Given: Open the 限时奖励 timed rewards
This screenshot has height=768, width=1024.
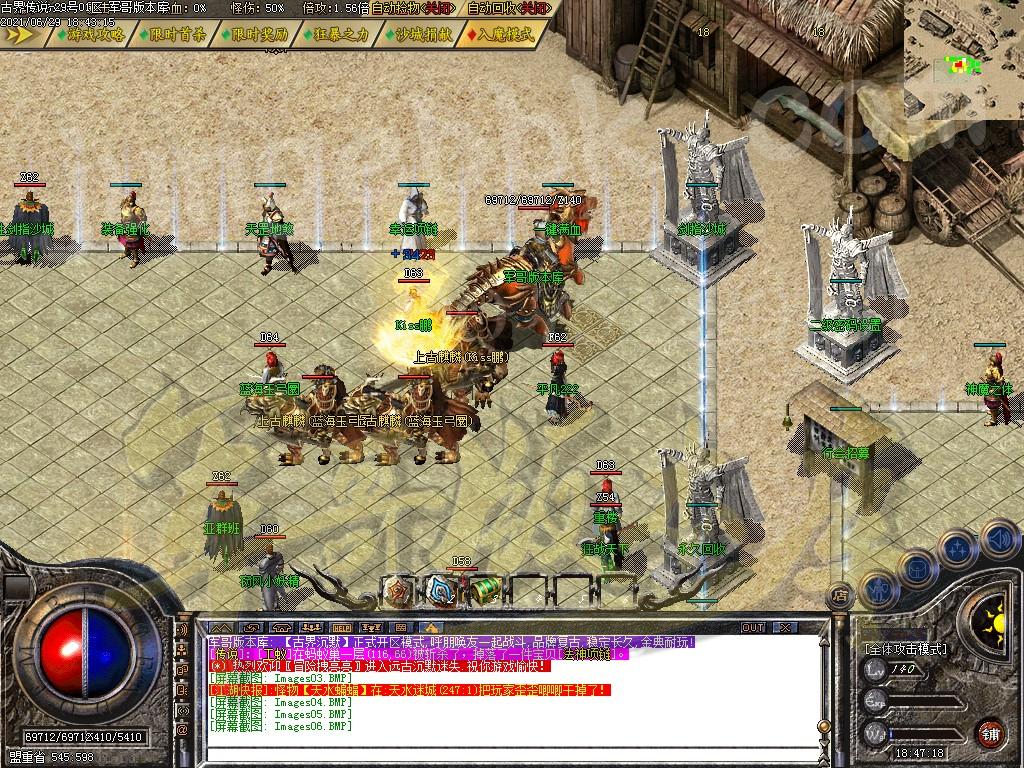Looking at the screenshot, I should point(254,34).
